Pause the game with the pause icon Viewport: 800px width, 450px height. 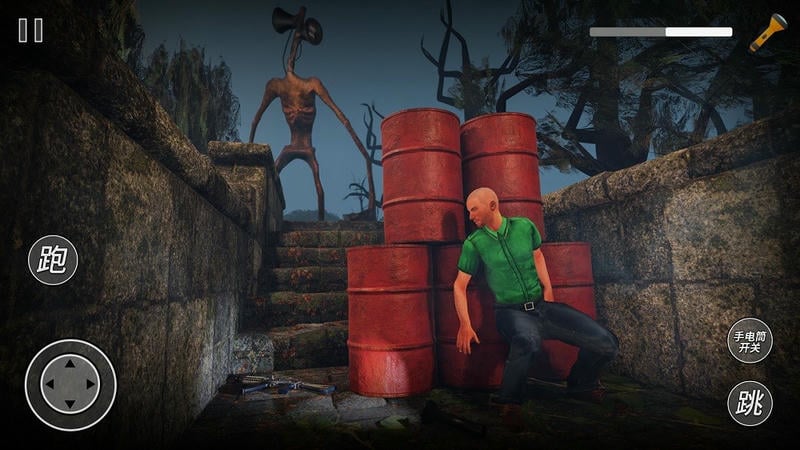point(31,30)
